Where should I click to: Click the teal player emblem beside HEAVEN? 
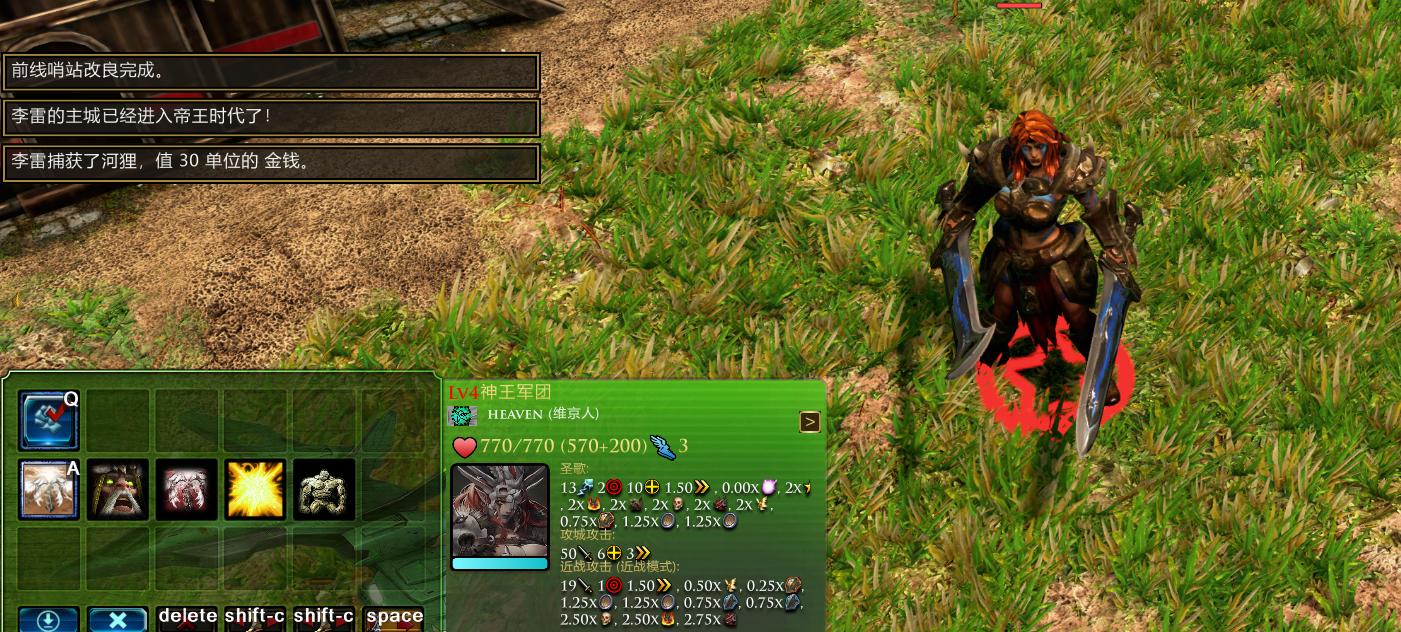coord(463,415)
